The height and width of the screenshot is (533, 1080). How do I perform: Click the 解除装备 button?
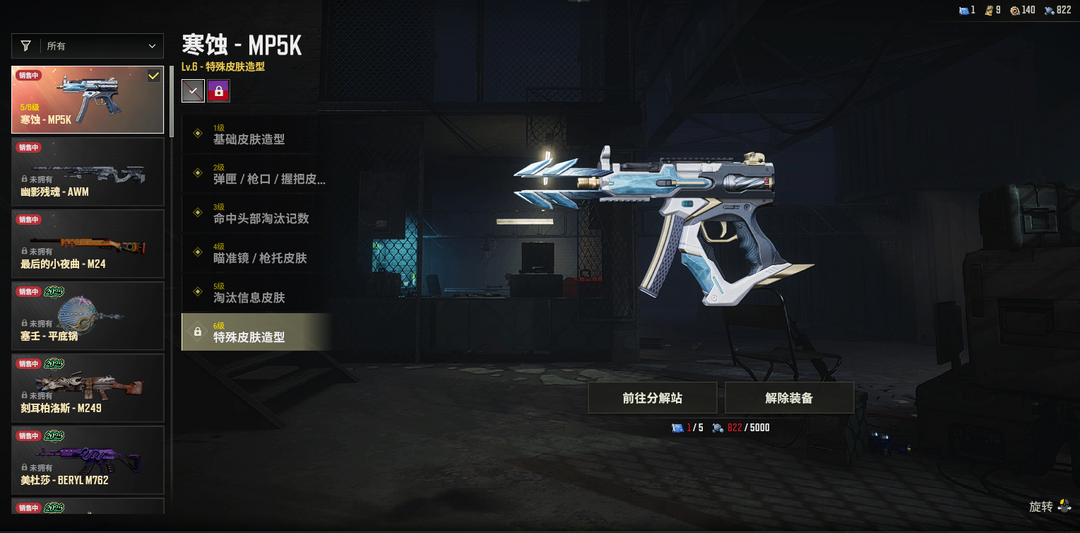(x=789, y=398)
